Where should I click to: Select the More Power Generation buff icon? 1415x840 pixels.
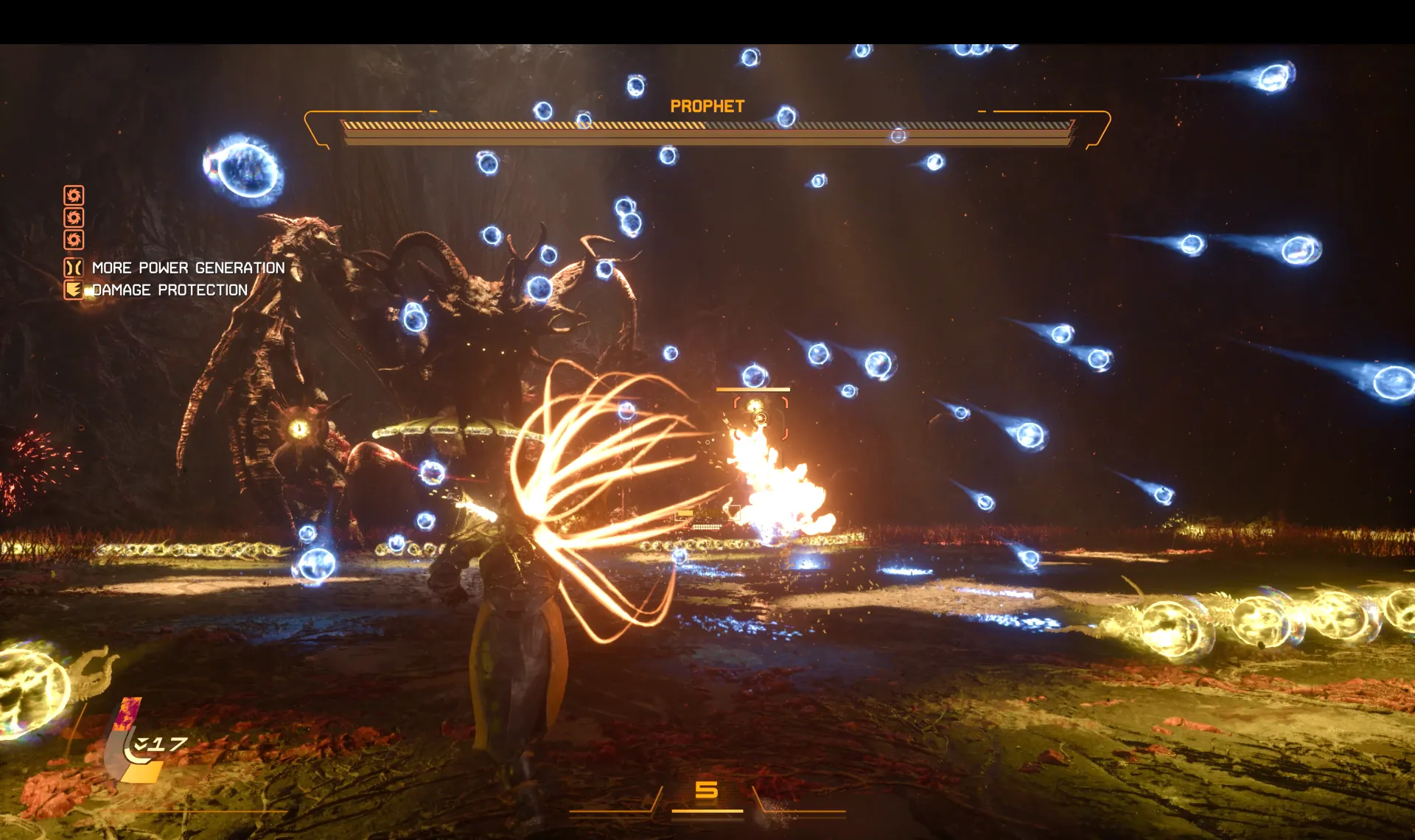coord(74,267)
